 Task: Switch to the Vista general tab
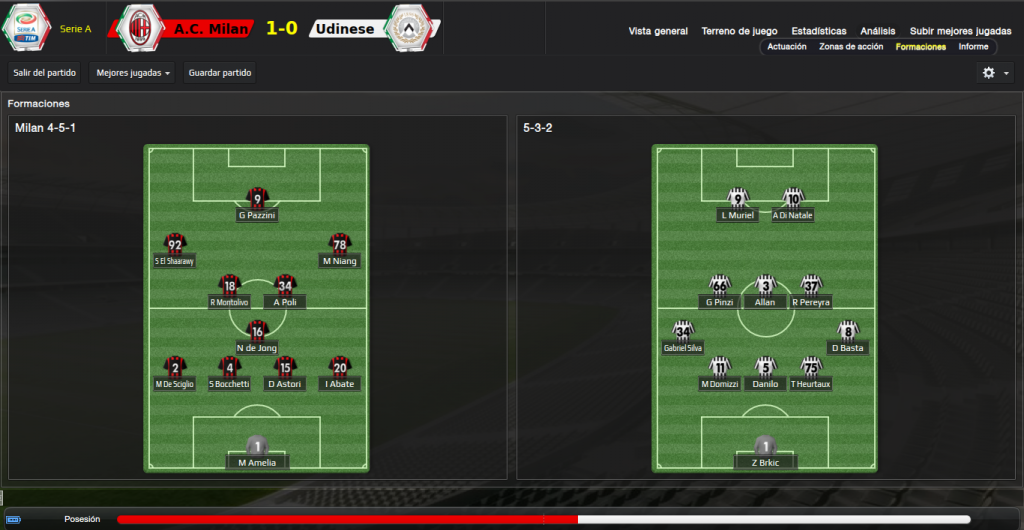click(x=658, y=31)
